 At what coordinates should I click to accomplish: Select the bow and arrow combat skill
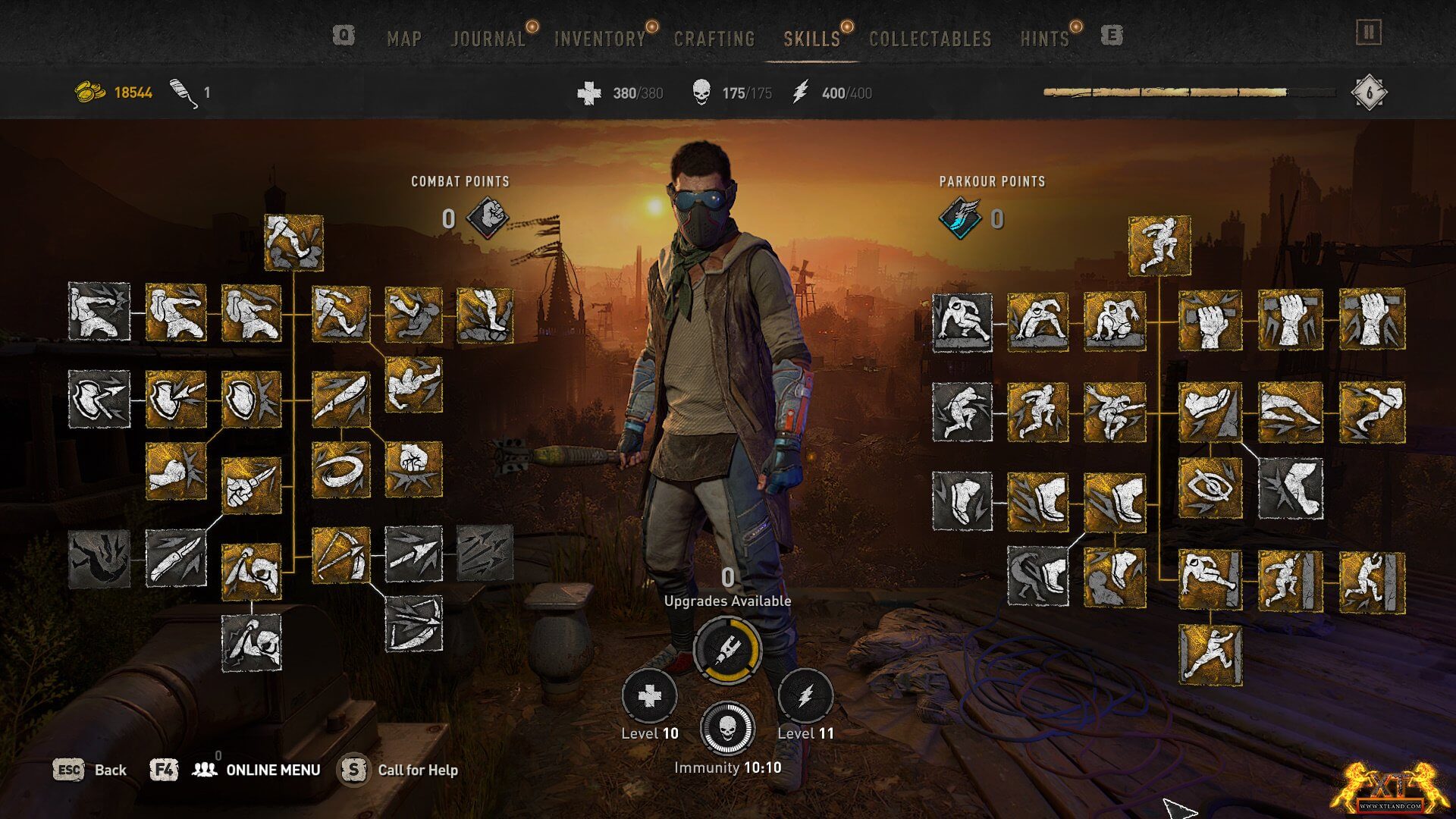pyautogui.click(x=340, y=555)
